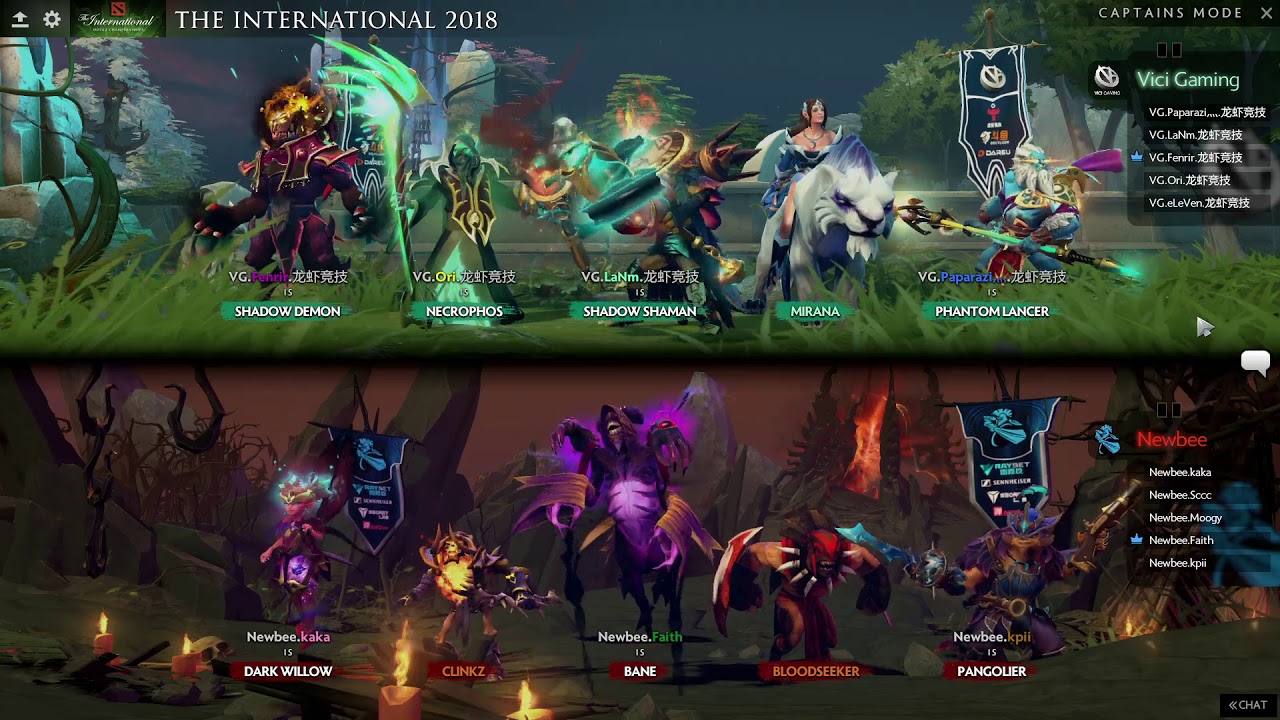Select Newbee.Faith in the team list

click(x=1181, y=540)
